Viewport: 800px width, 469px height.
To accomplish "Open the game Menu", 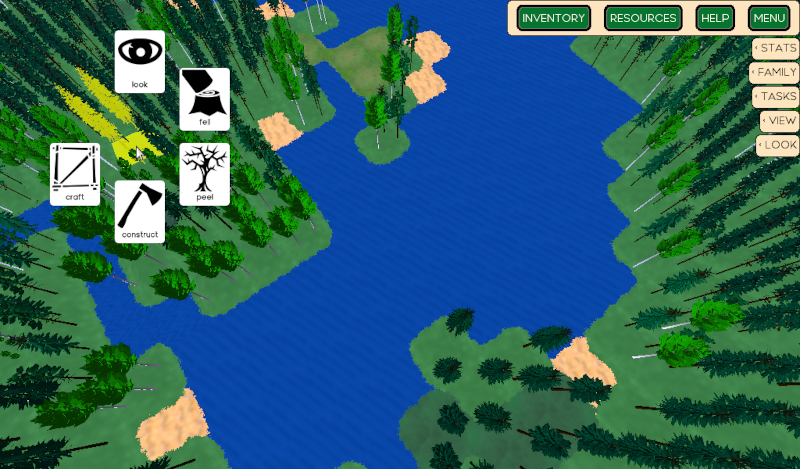I will pos(769,18).
